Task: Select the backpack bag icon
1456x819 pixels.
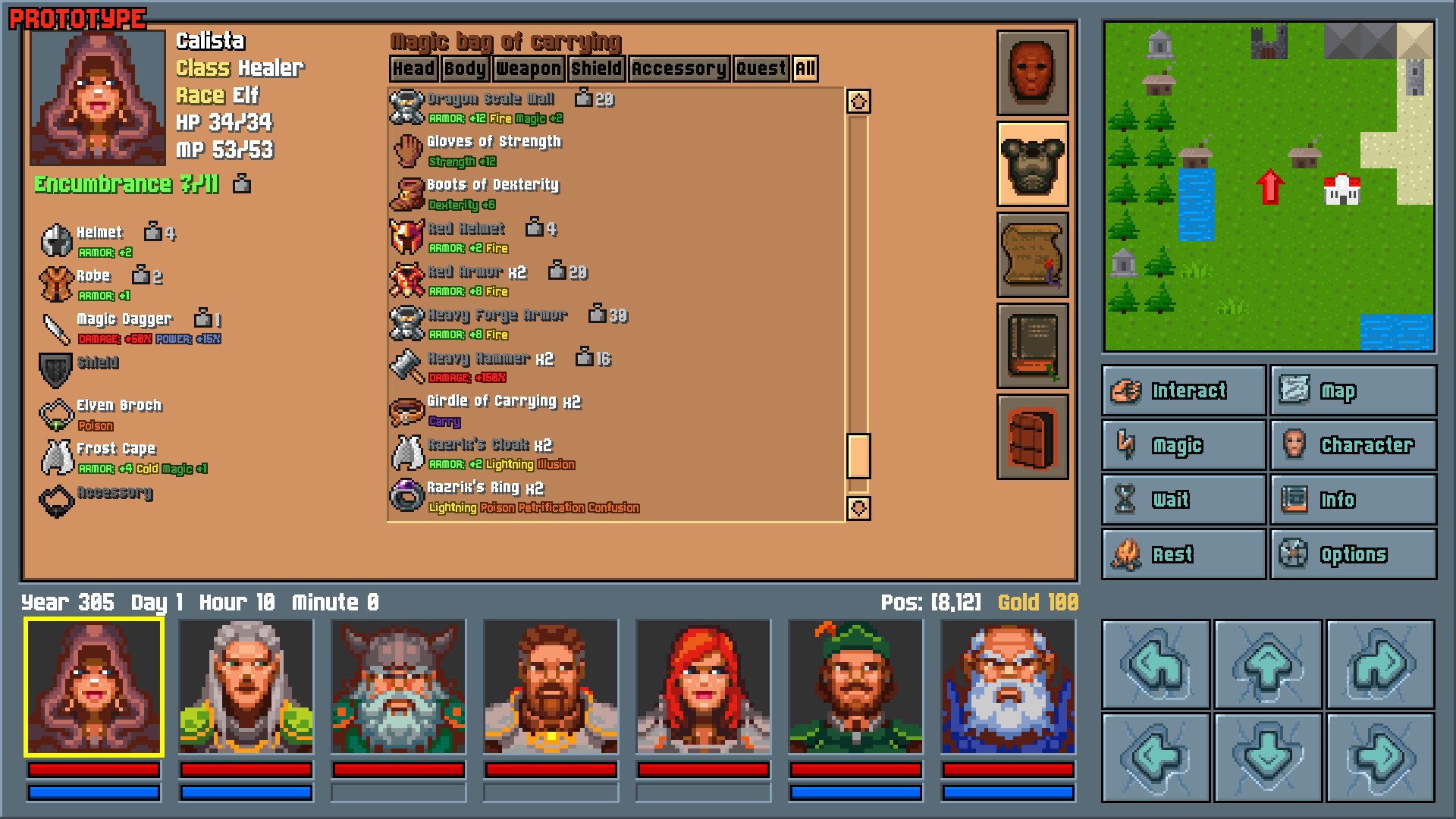Action: pos(1033,438)
